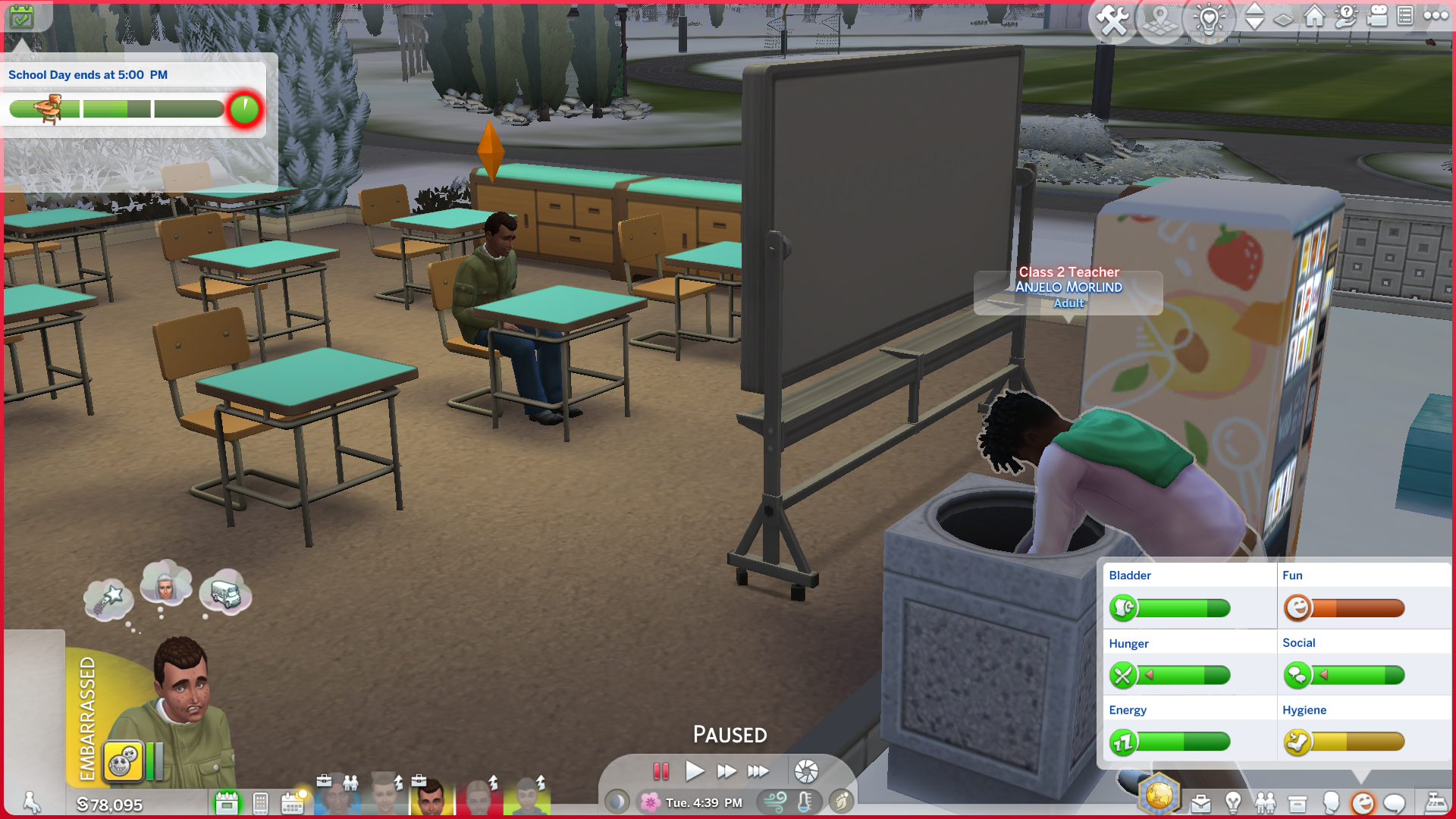Resume the game at normal play speed
The image size is (1456, 819).
point(694,771)
